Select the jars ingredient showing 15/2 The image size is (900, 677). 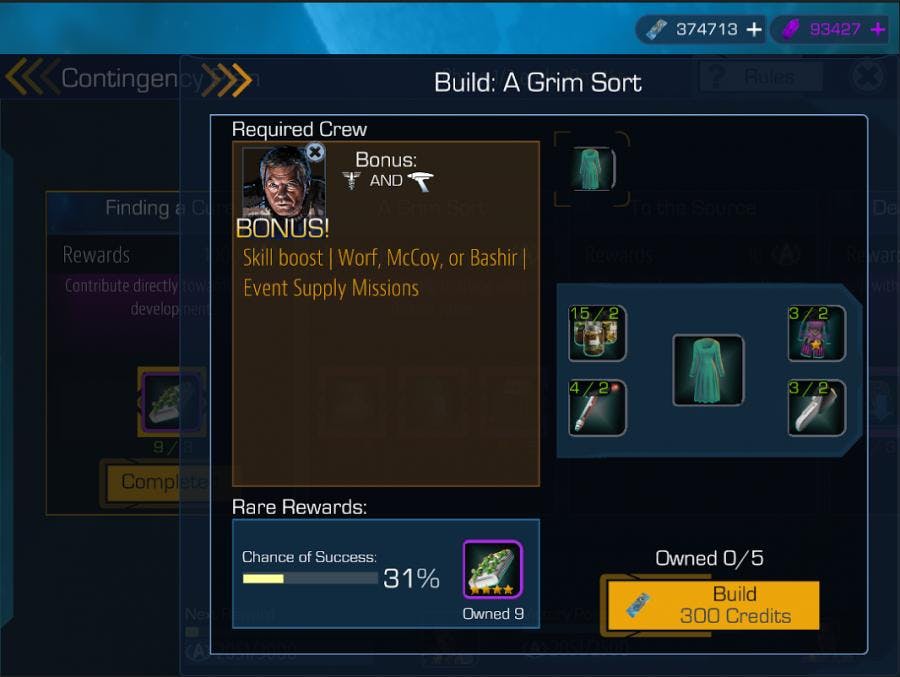597,333
